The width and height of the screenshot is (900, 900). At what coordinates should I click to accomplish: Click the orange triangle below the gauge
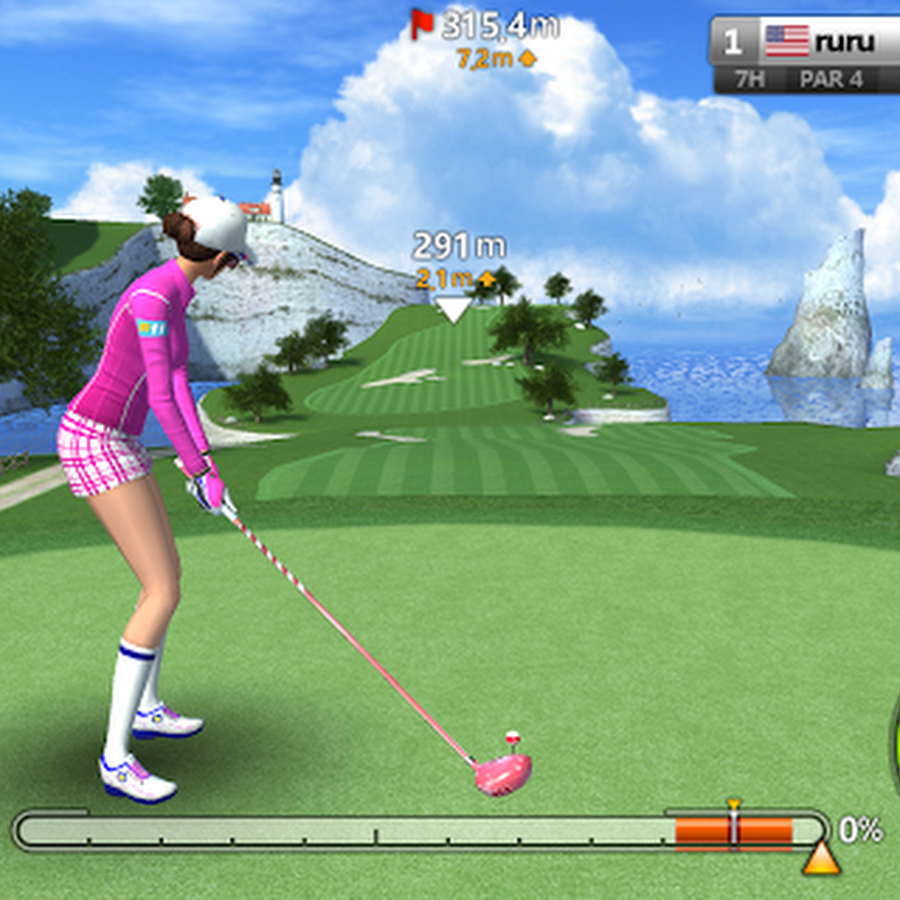tap(821, 859)
